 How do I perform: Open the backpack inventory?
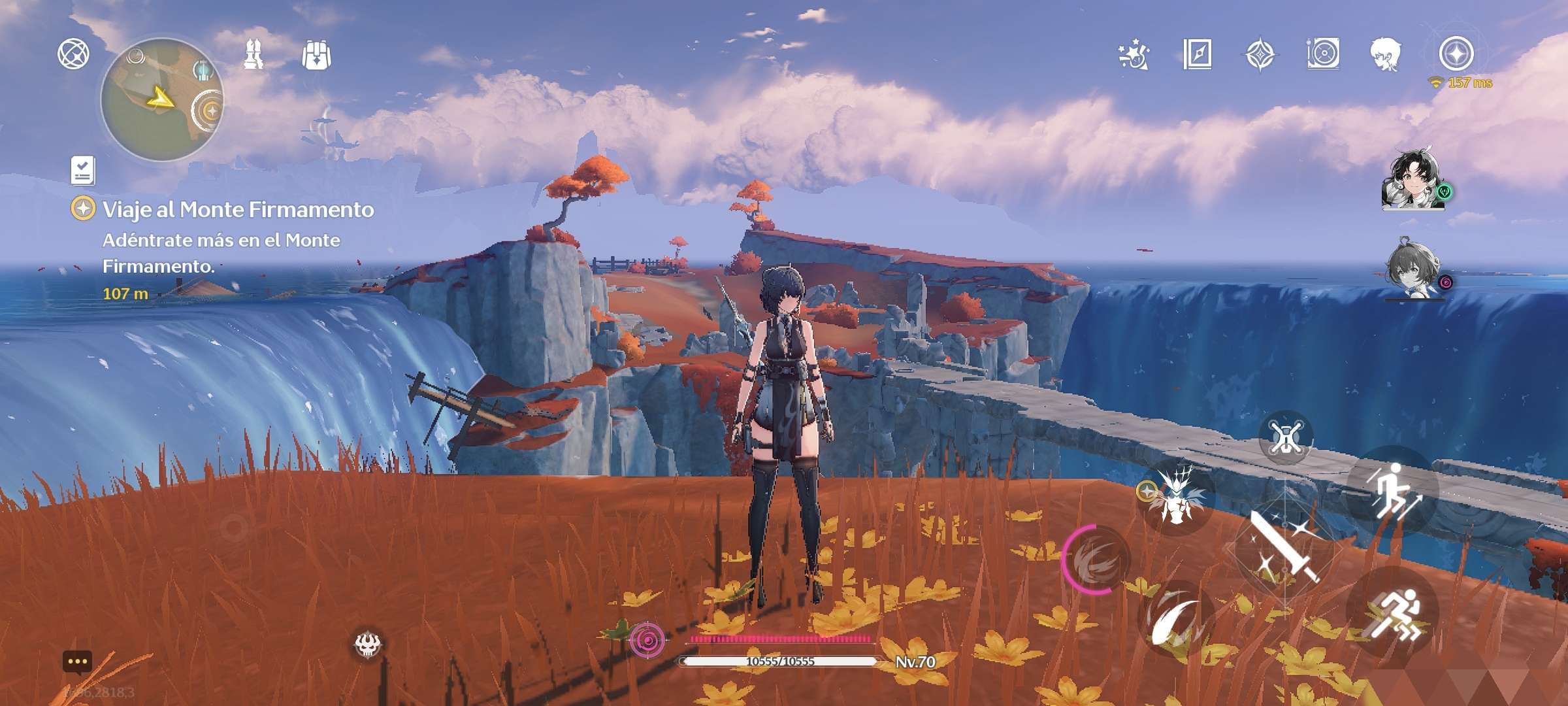click(316, 55)
